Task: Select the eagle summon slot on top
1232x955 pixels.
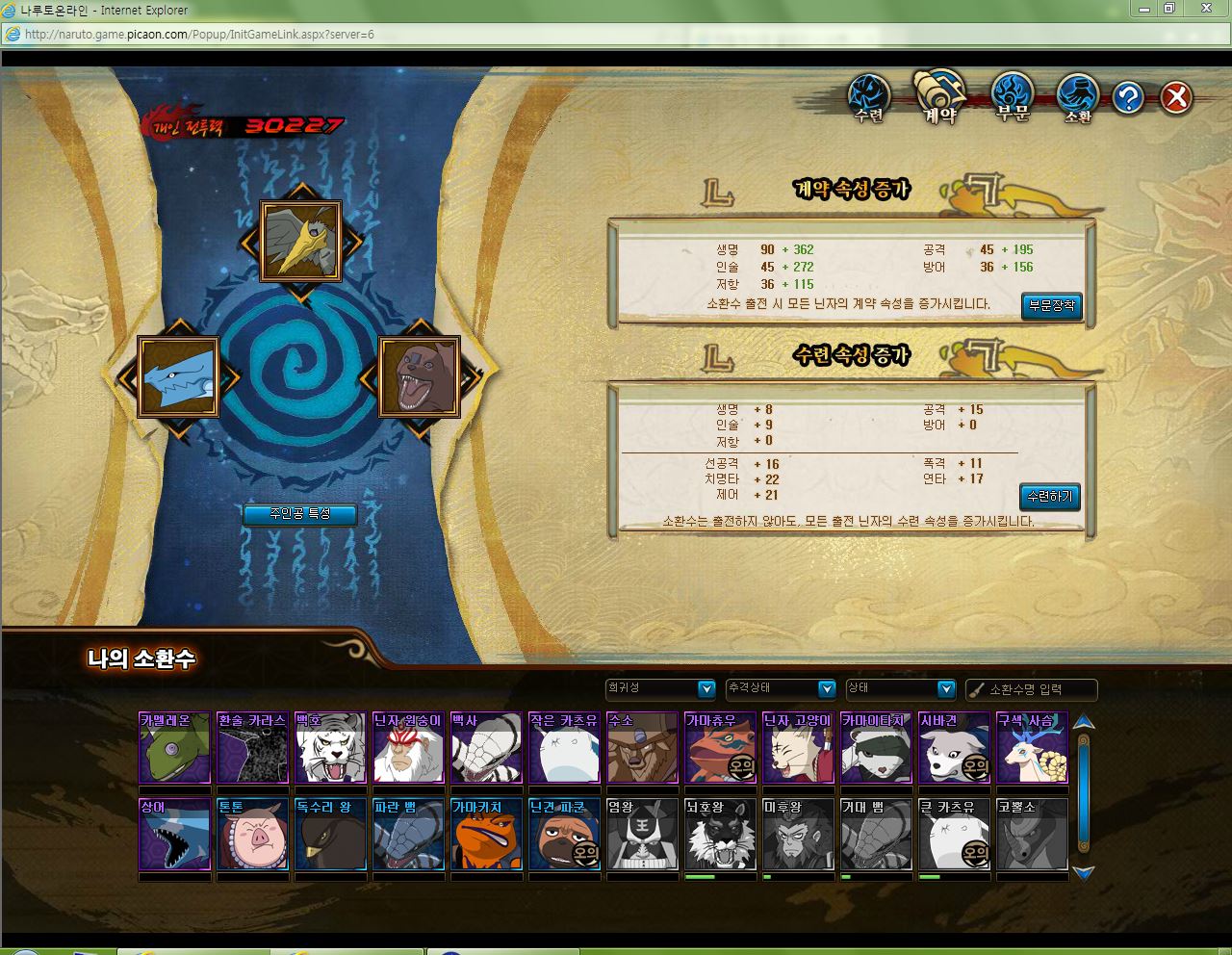Action: click(x=301, y=241)
